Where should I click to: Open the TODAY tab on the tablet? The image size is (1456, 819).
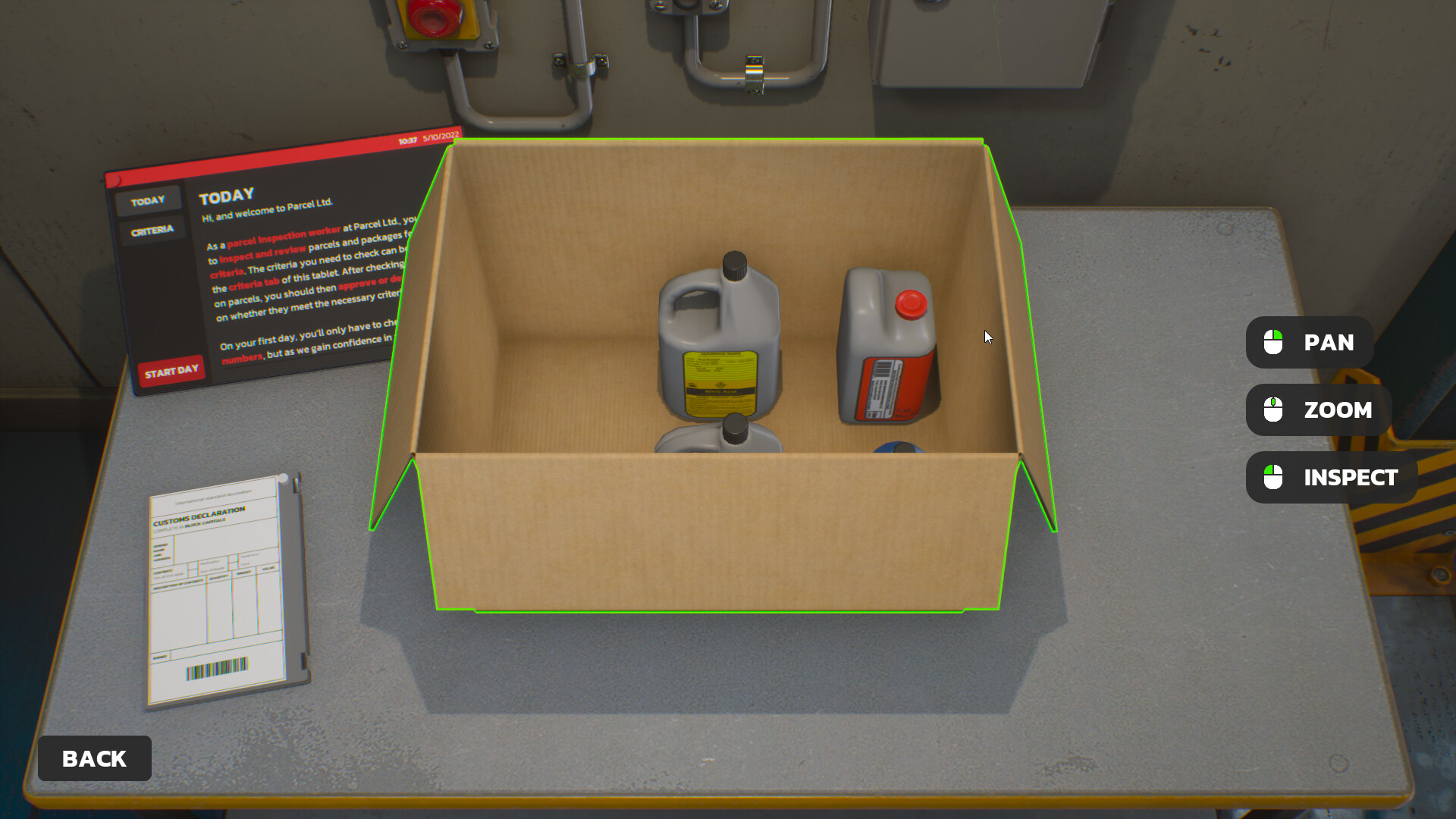click(x=149, y=199)
